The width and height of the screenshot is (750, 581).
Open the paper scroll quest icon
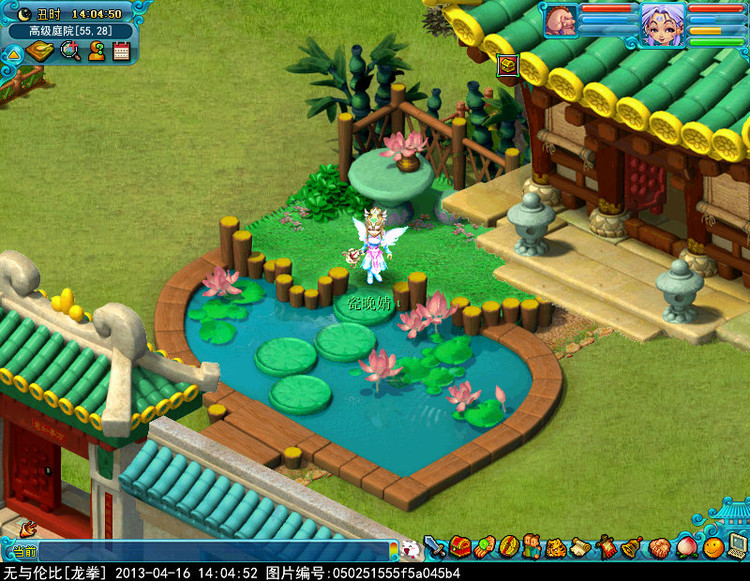(582, 548)
